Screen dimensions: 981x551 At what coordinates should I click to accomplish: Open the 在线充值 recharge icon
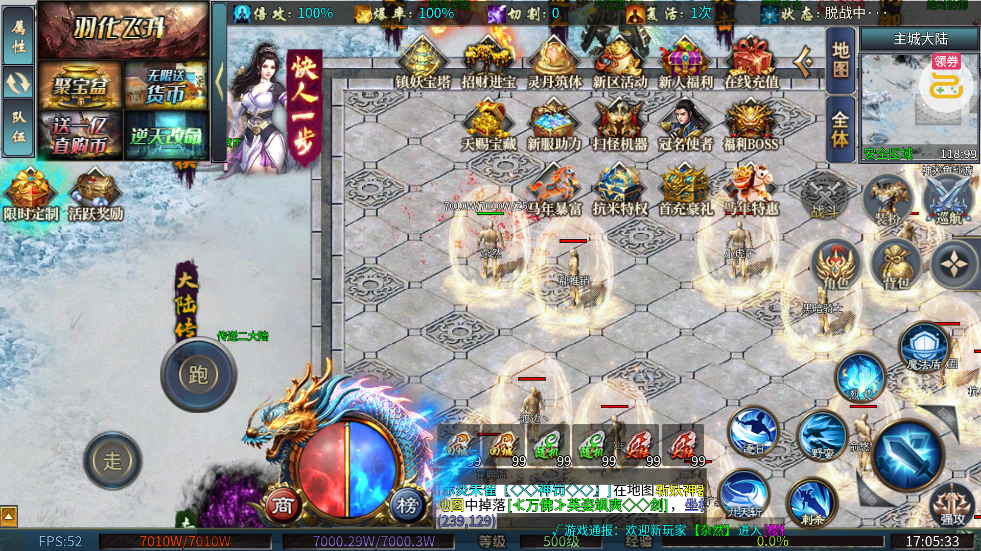tap(751, 60)
